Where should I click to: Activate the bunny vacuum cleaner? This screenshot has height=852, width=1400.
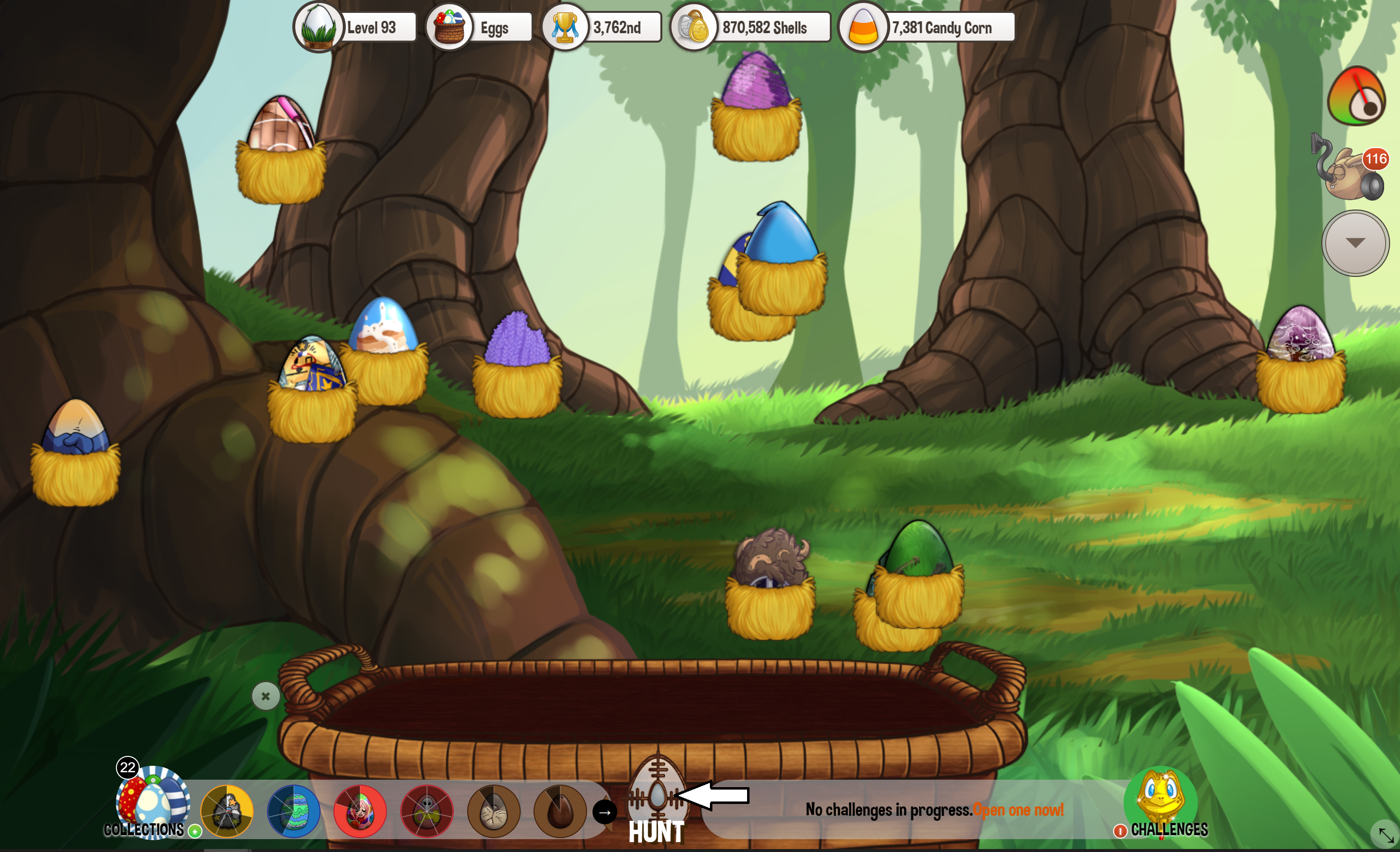[1349, 170]
